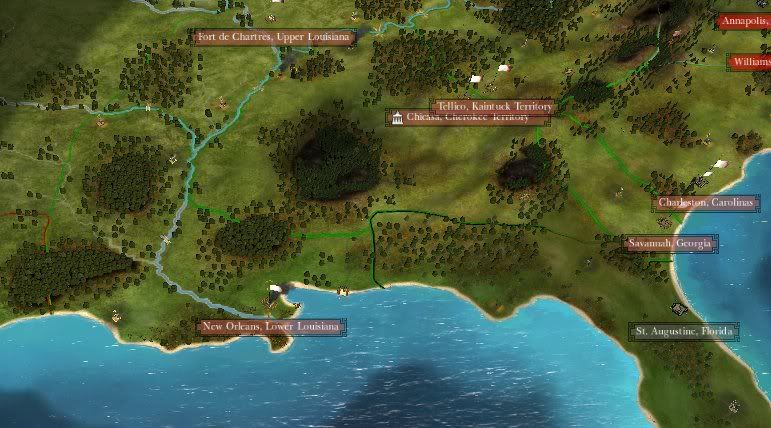
Task: Click the St. Augustine, Florida label
Action: [684, 330]
